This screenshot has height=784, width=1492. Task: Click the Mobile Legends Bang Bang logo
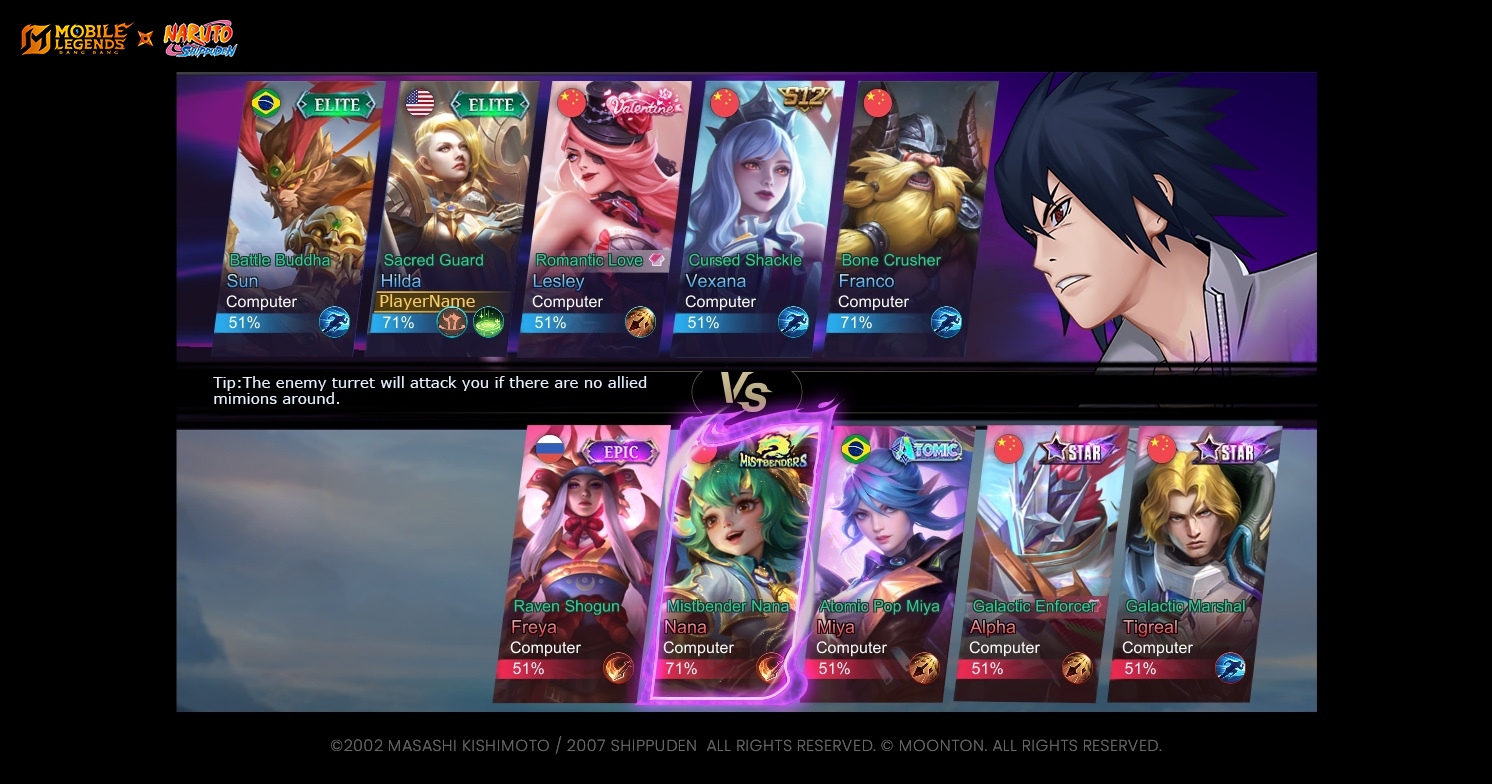(x=77, y=39)
